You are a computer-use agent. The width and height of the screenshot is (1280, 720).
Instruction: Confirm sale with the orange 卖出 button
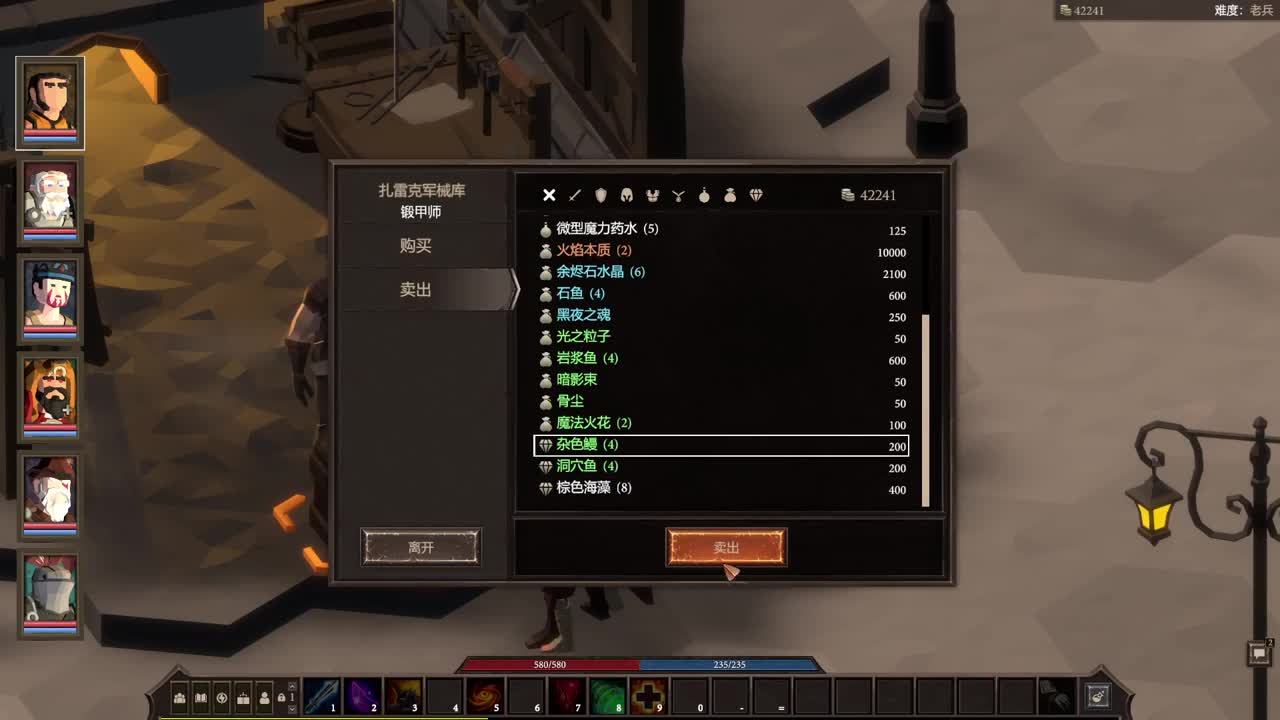(x=727, y=546)
